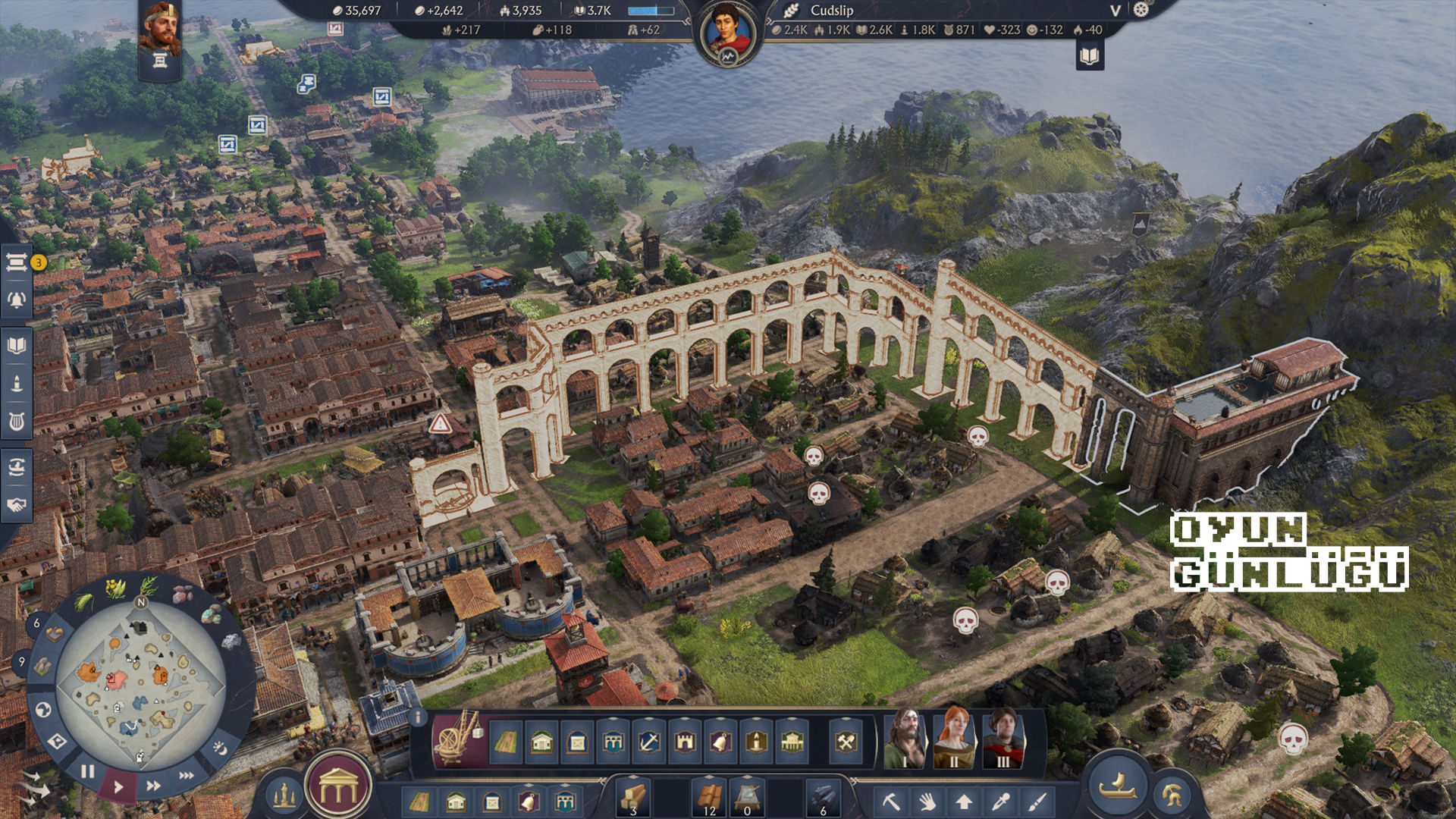Click the governor portrait at top center
Image resolution: width=1456 pixels, height=819 pixels.
pyautogui.click(x=728, y=34)
